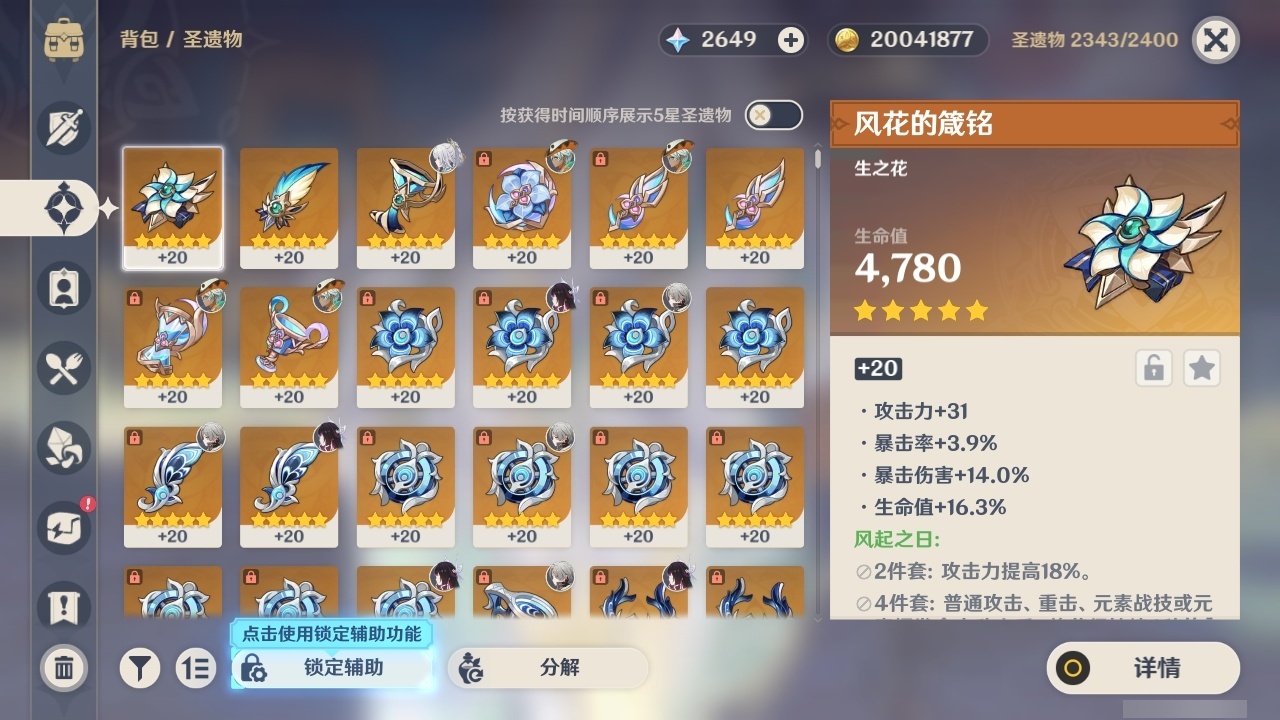Open the sort order icon
Screen dimensions: 1280x720
[196, 668]
